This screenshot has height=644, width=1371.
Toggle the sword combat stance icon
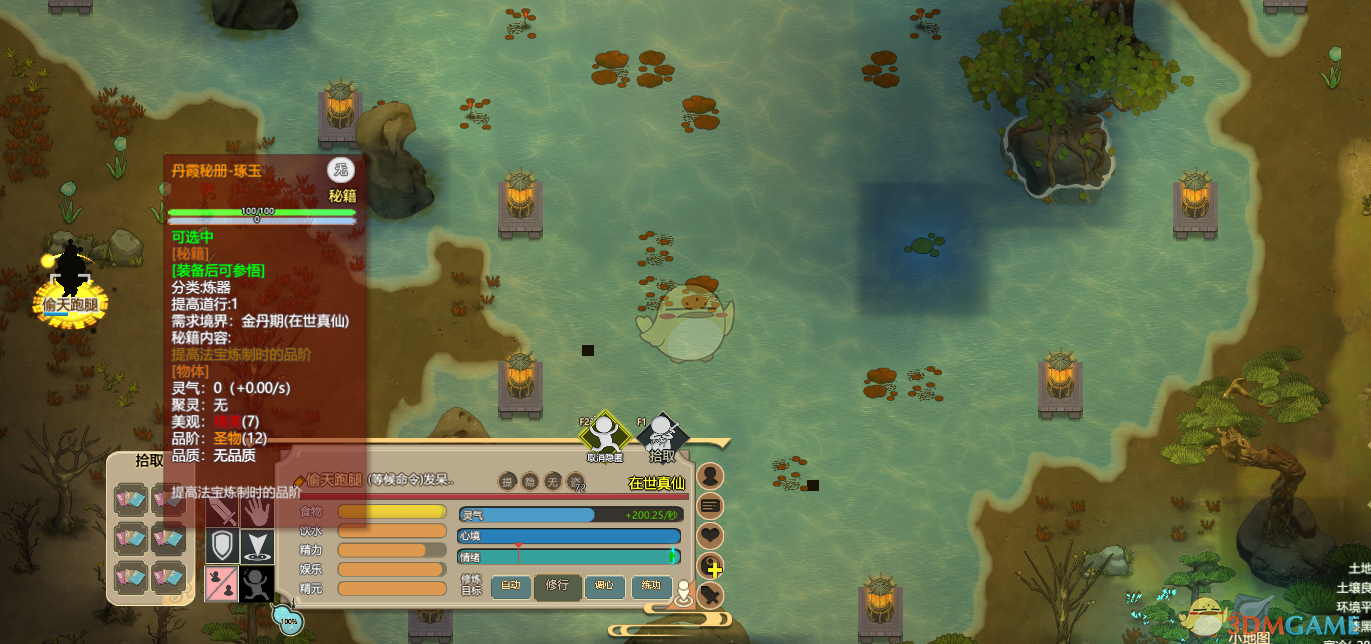pyautogui.click(x=222, y=513)
